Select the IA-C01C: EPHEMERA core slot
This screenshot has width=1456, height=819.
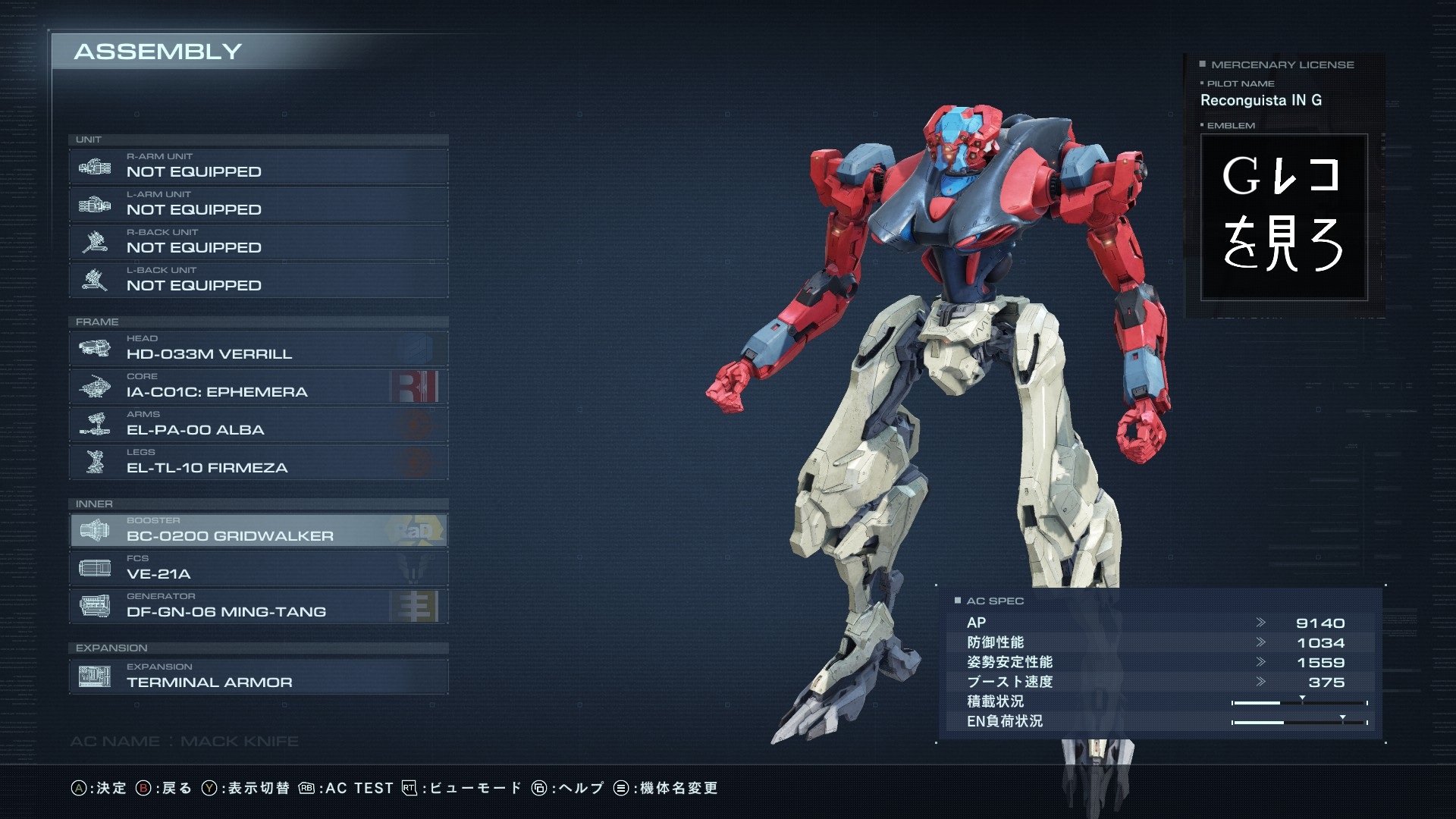[x=258, y=386]
